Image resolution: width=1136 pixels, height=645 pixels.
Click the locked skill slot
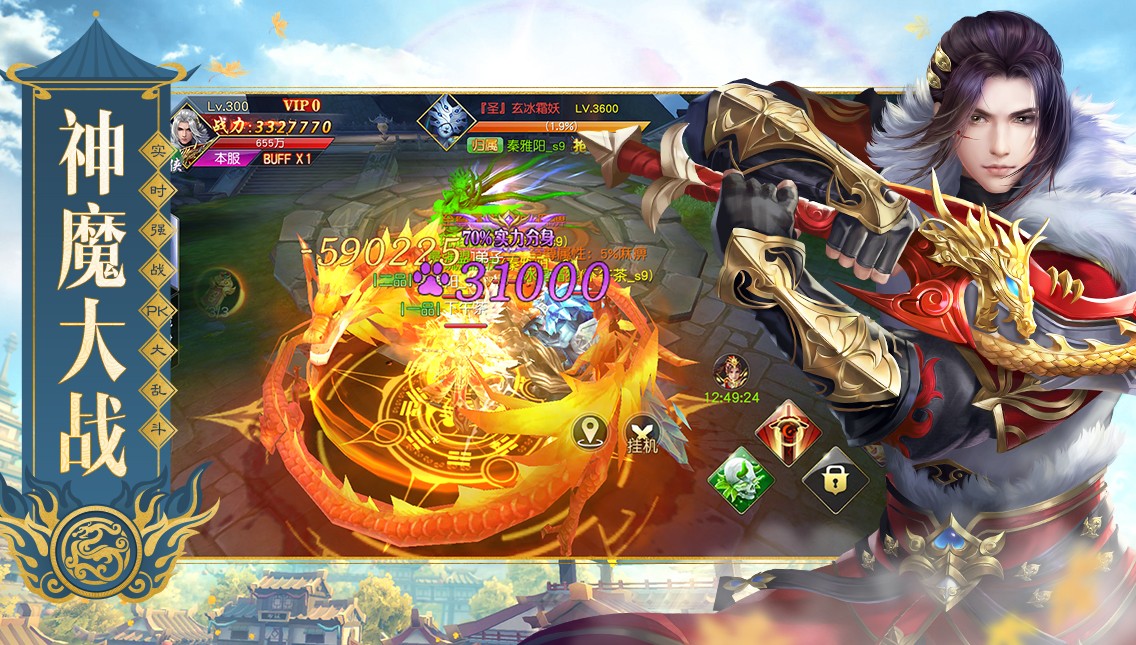coord(834,479)
